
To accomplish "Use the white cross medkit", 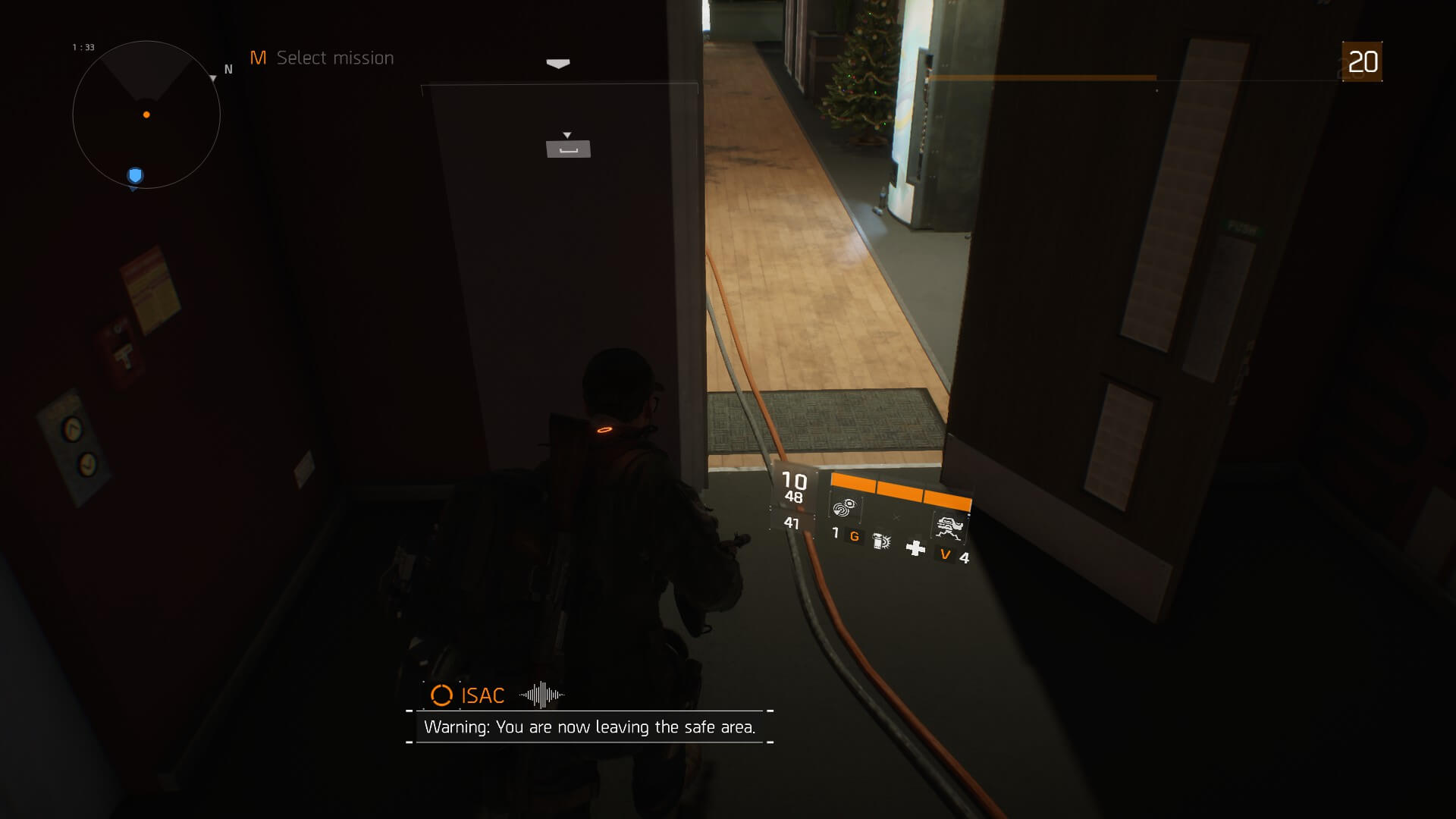I will 915,548.
